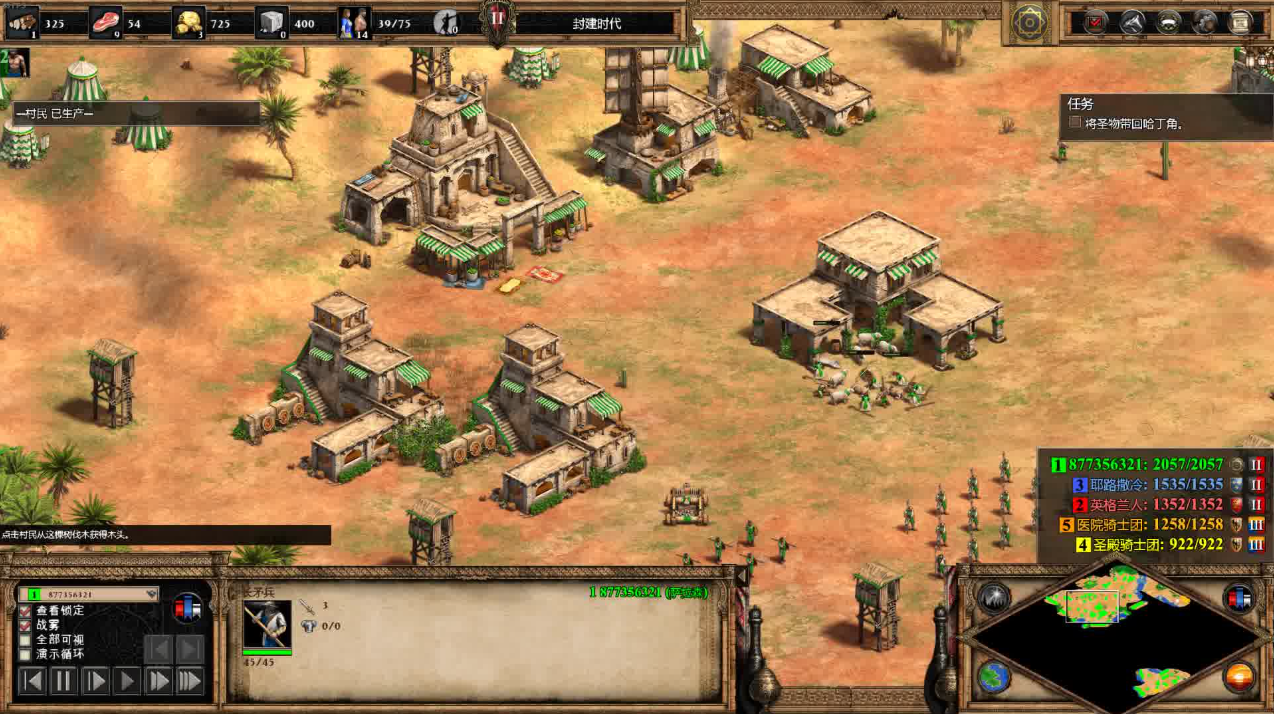Restart replay with the skip-to-start button
The height and width of the screenshot is (714, 1274).
(33, 682)
